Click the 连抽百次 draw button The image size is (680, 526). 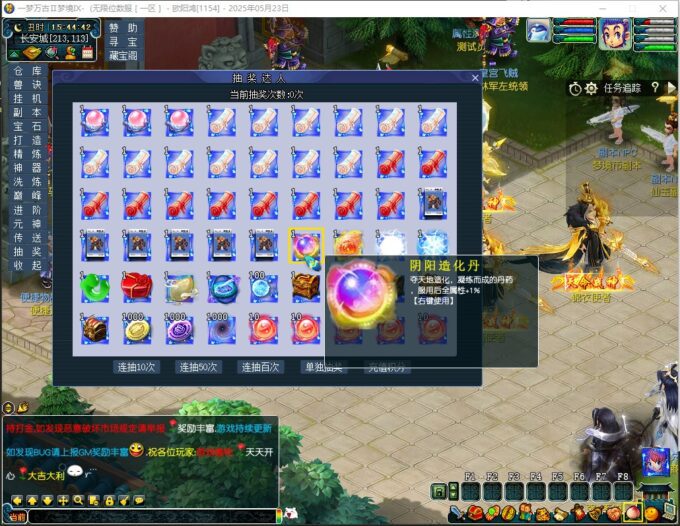tap(261, 367)
